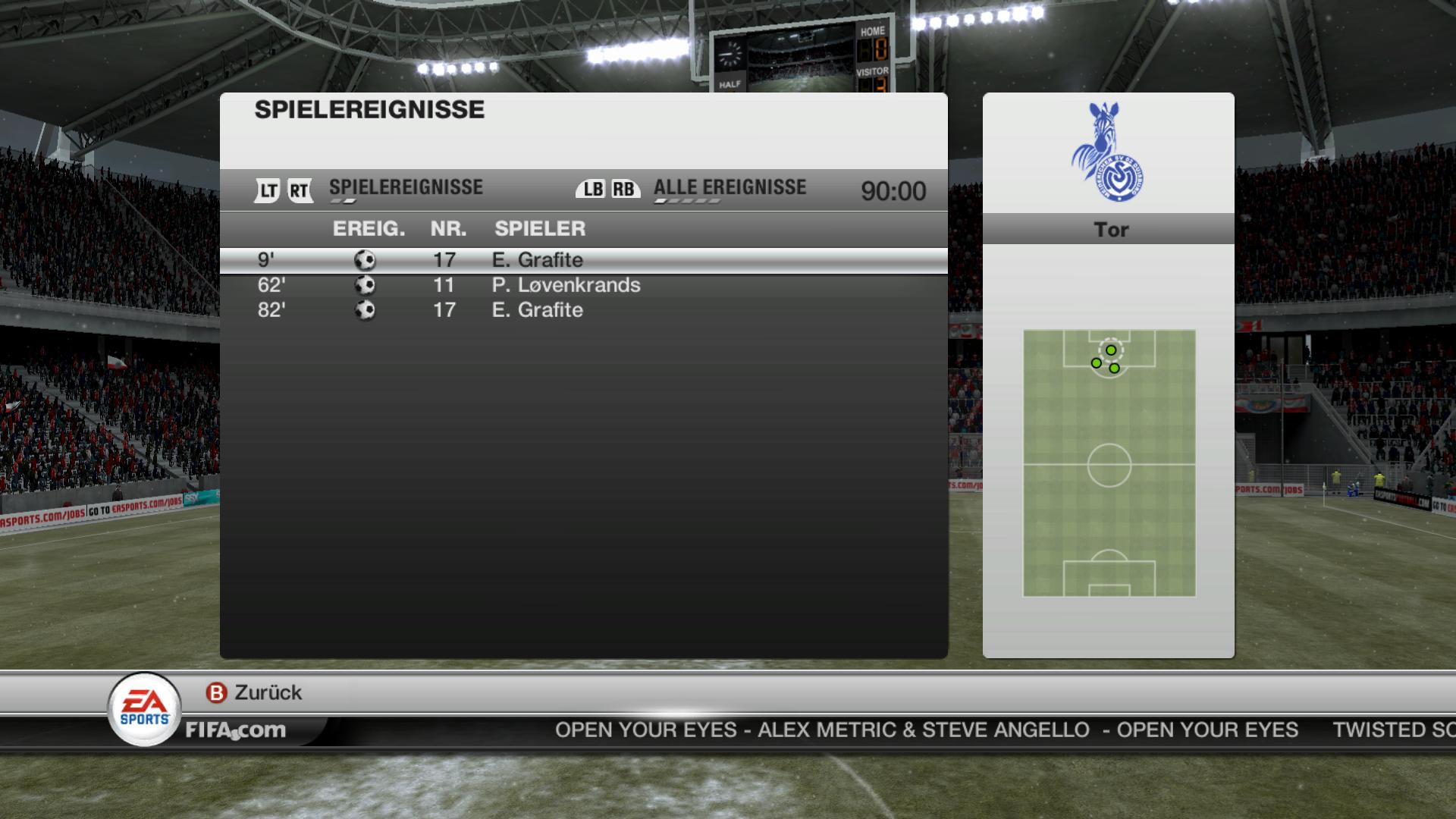The image size is (1456, 819).
Task: Switch to the Alle Ereignisse filter
Action: (x=729, y=188)
